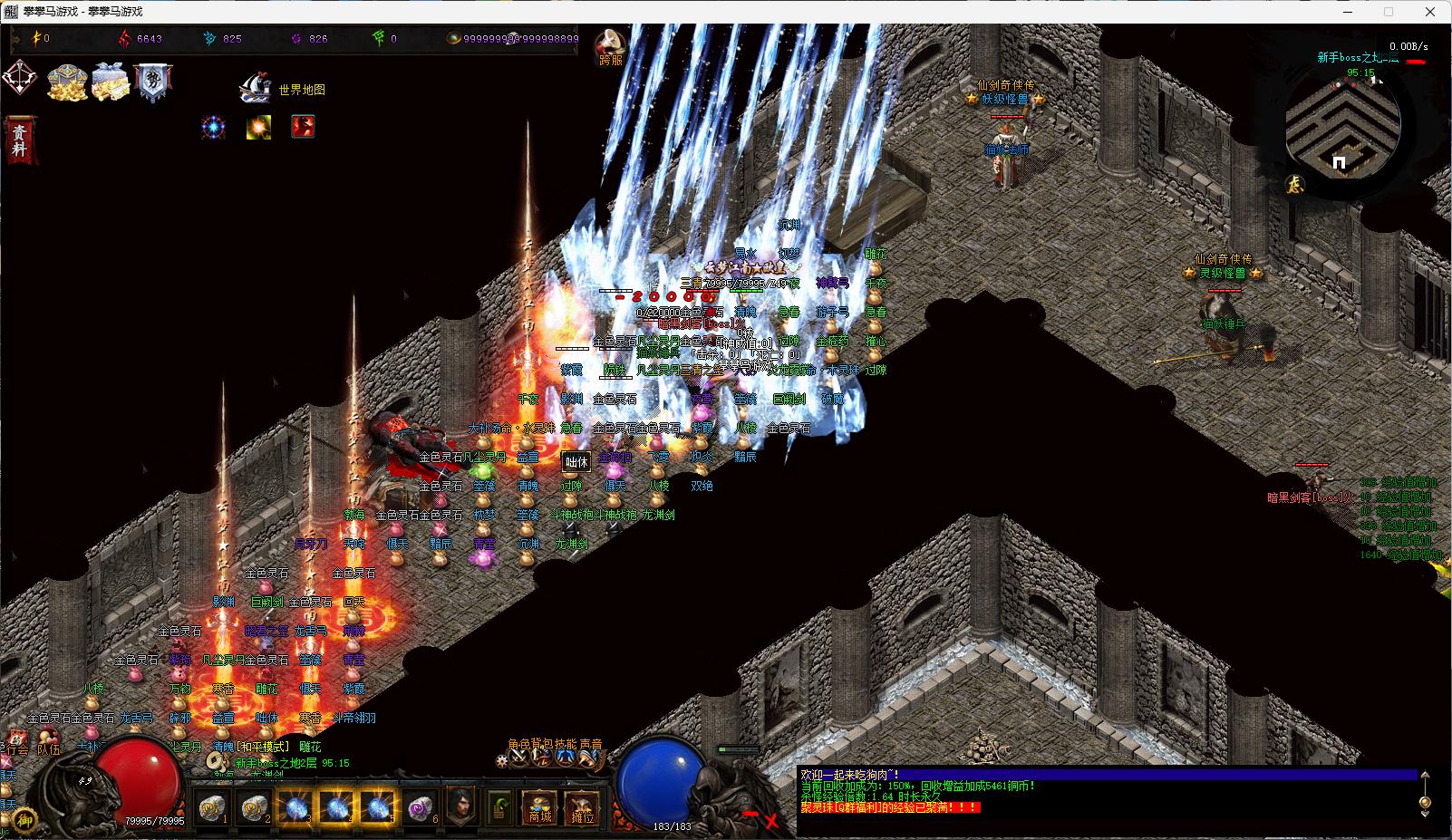This screenshot has height=840, width=1452.
Task: Click the gold 虎 badge beside minimap
Action: (1295, 184)
